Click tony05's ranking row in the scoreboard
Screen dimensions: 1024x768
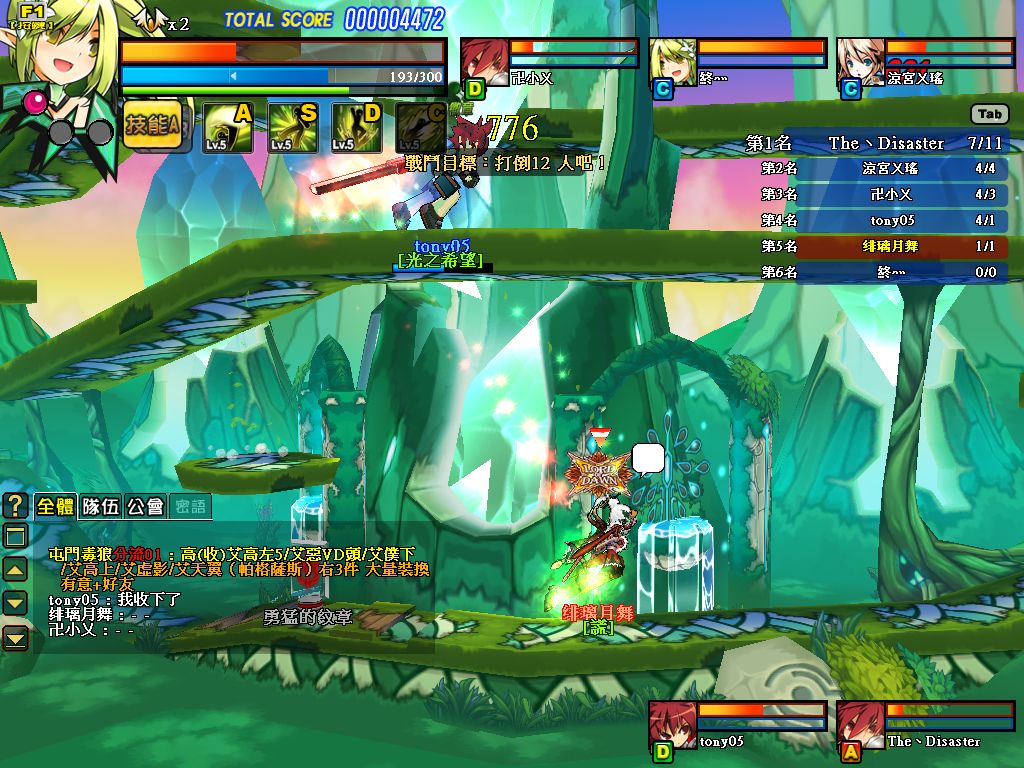tap(900, 220)
